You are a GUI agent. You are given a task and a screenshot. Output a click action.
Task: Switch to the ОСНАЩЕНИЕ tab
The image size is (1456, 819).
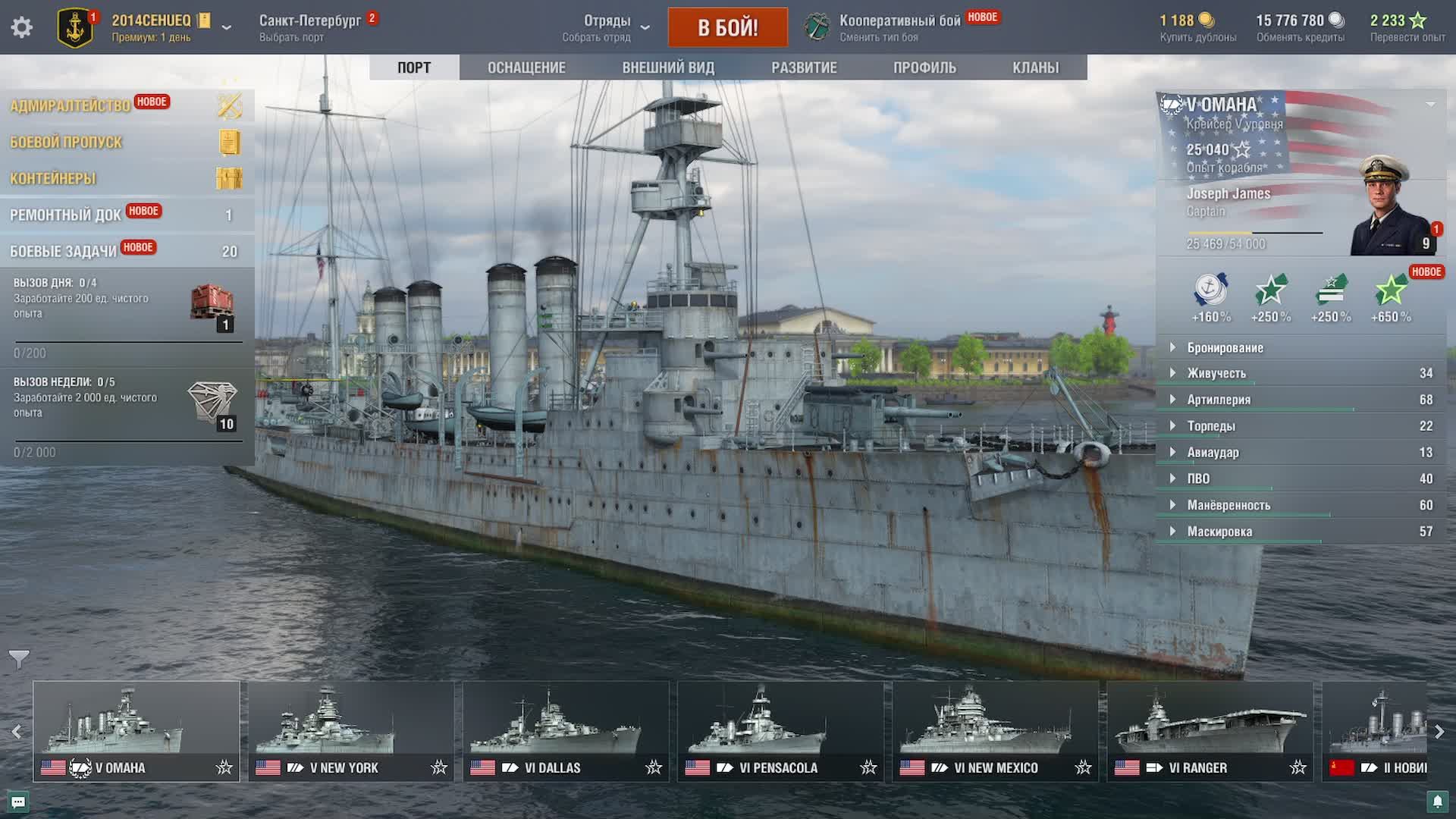click(526, 67)
